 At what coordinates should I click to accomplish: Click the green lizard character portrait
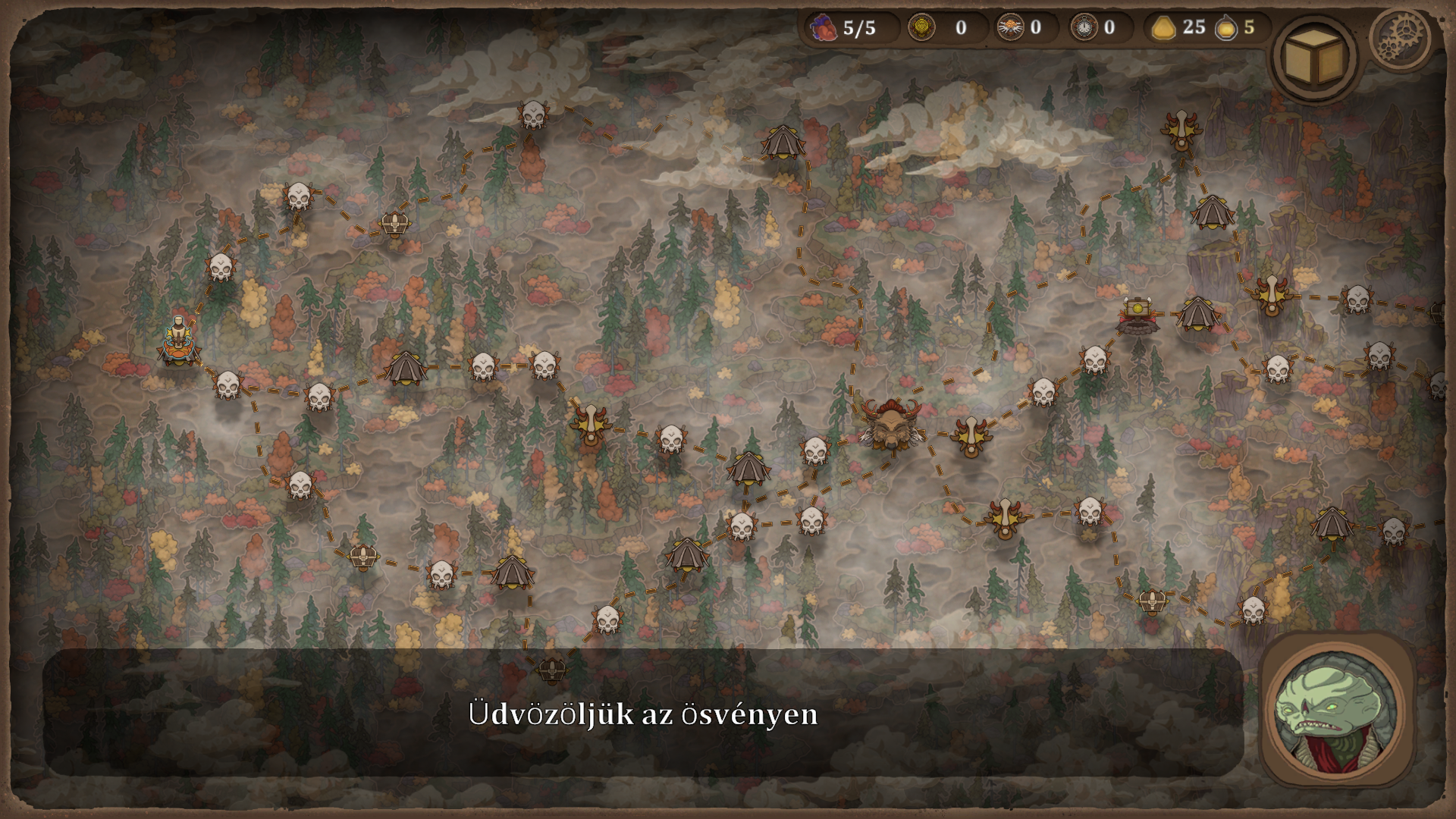[1336, 711]
